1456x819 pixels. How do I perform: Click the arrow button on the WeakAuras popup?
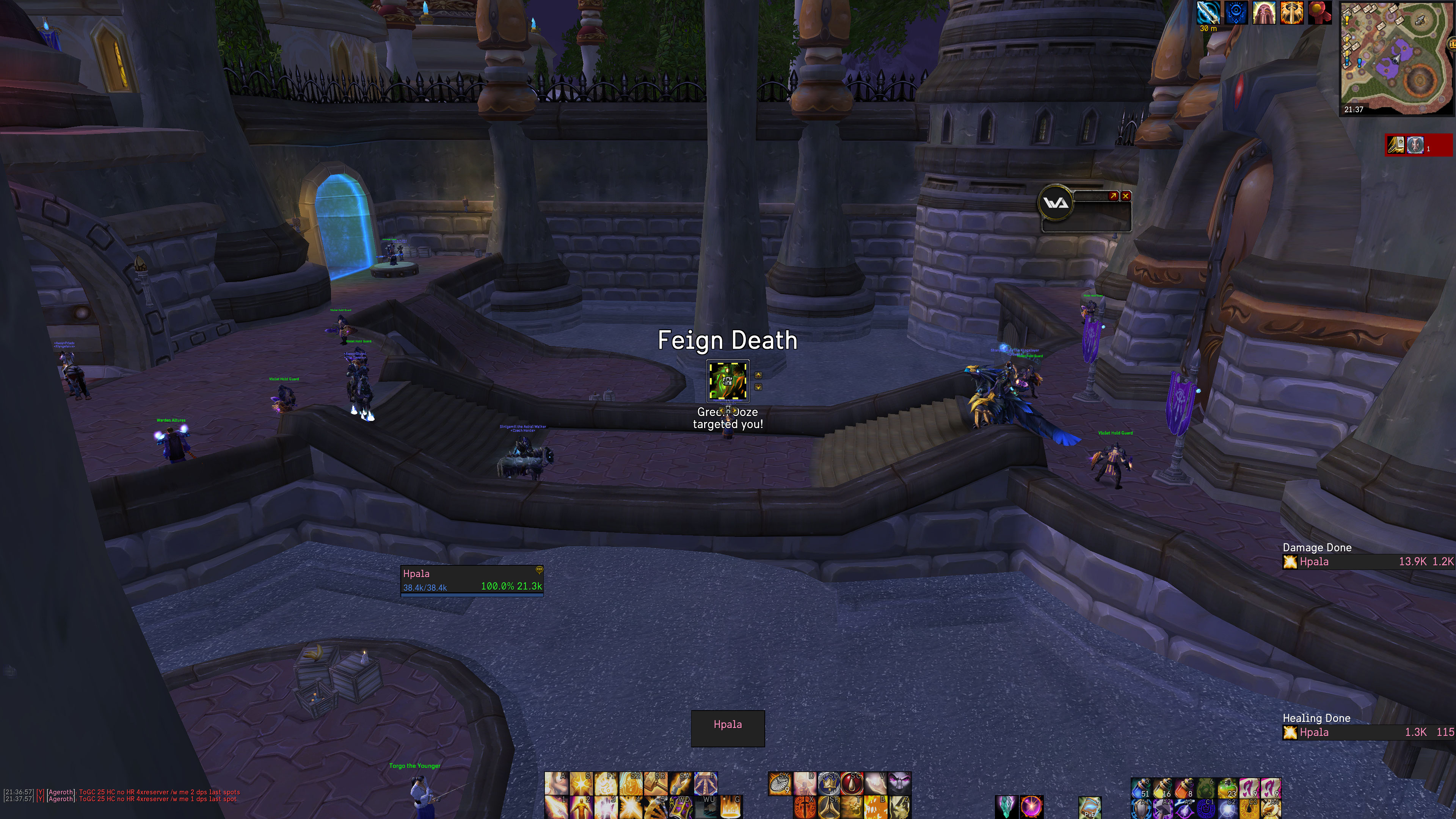click(1113, 196)
